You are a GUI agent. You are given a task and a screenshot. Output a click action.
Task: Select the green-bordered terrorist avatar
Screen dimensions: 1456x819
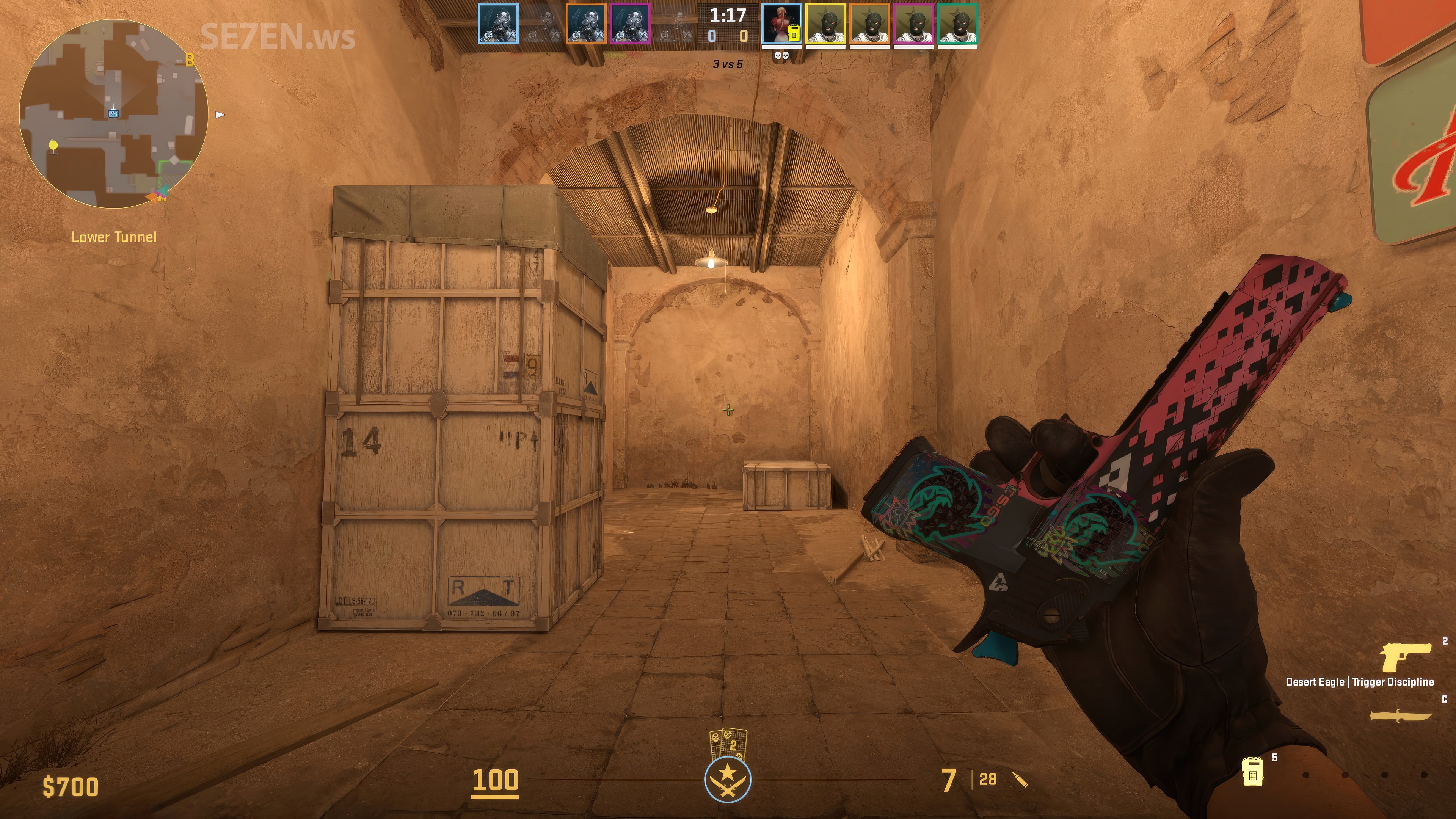coord(957,24)
